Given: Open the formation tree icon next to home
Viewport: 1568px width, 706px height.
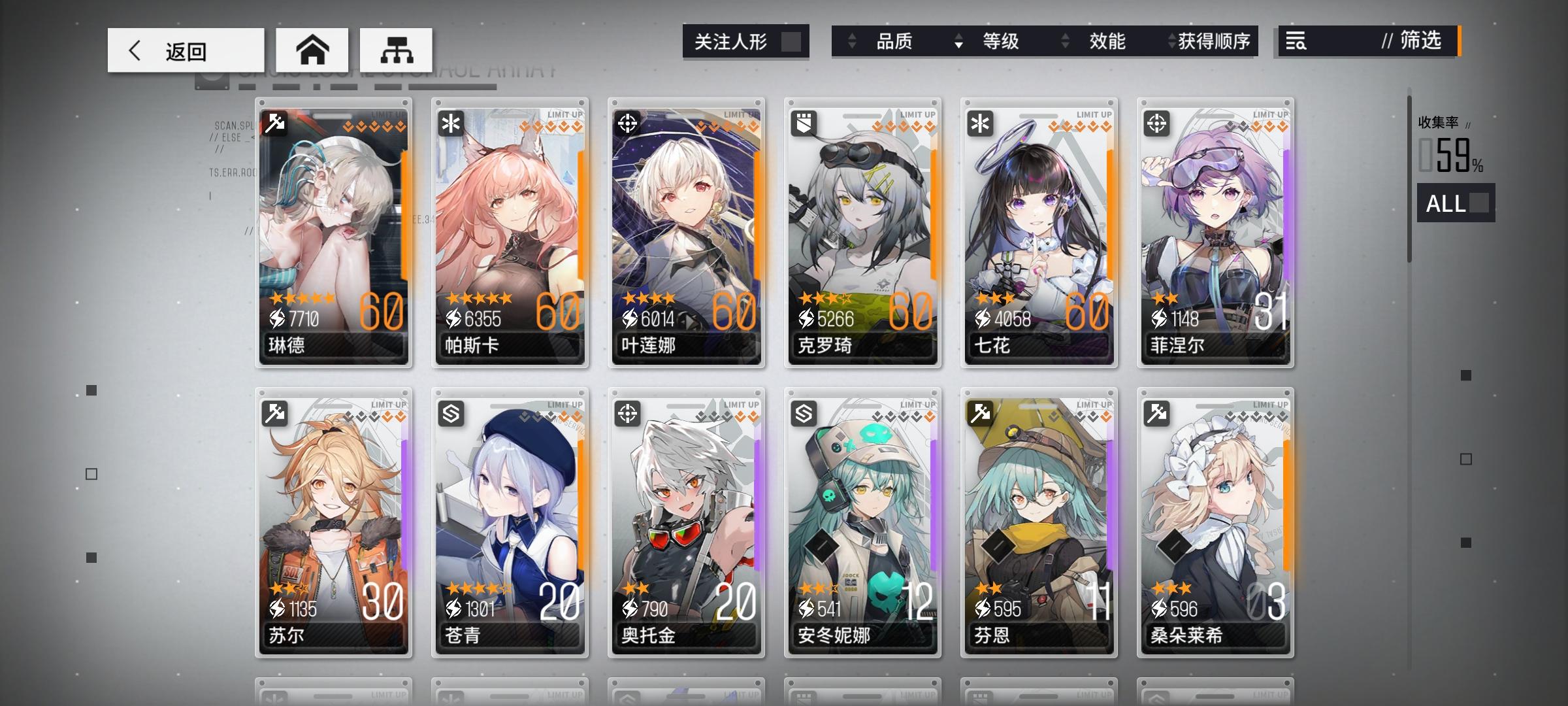Looking at the screenshot, I should (x=395, y=49).
